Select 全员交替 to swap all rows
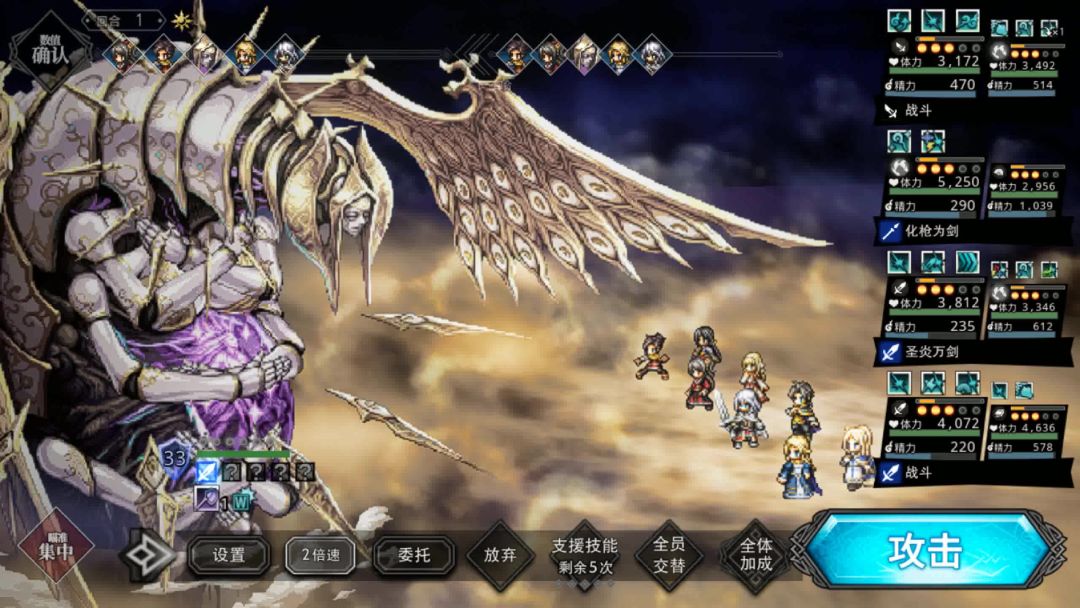The width and height of the screenshot is (1080, 608). [x=670, y=555]
